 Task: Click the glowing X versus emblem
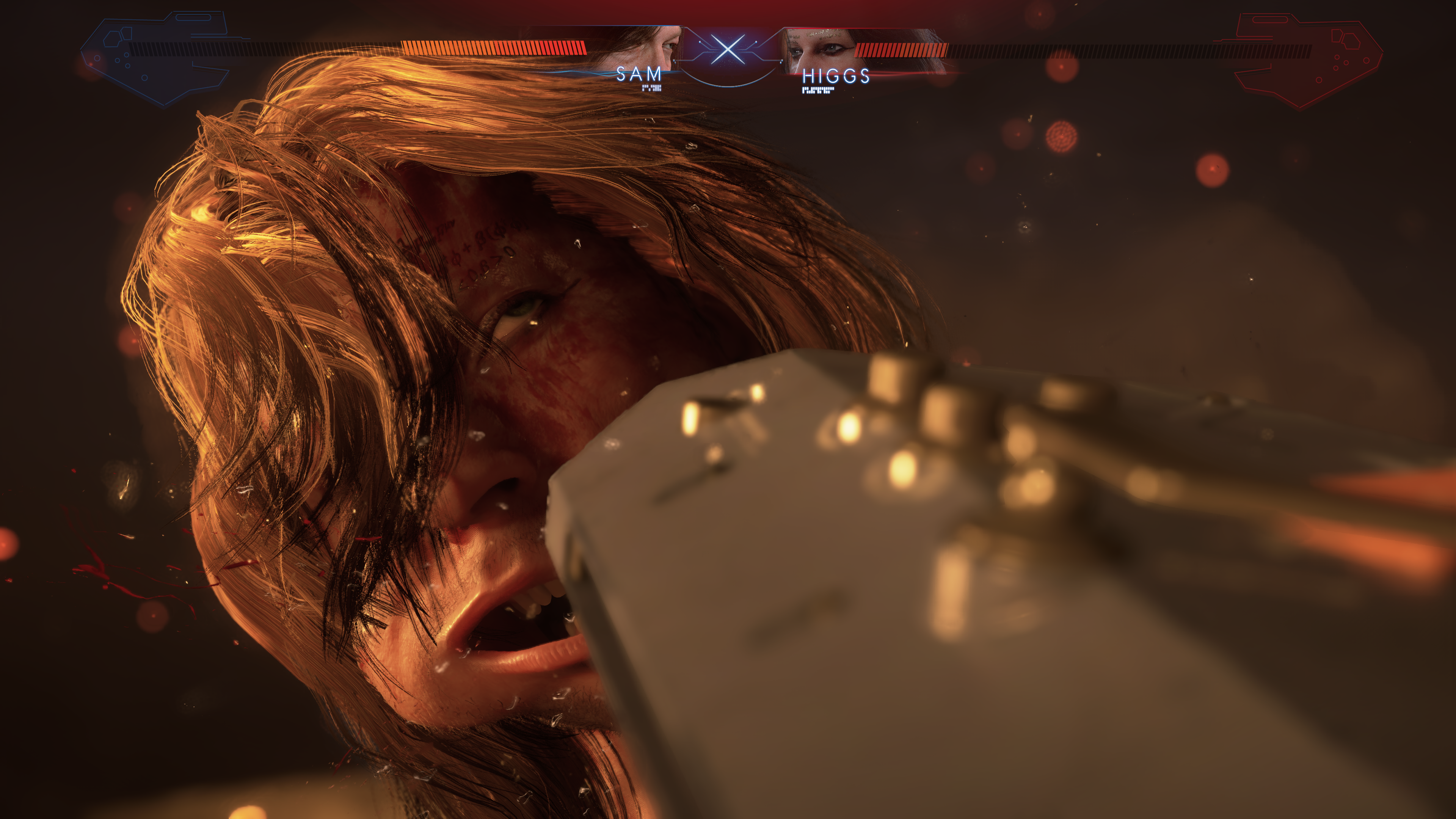point(728,50)
